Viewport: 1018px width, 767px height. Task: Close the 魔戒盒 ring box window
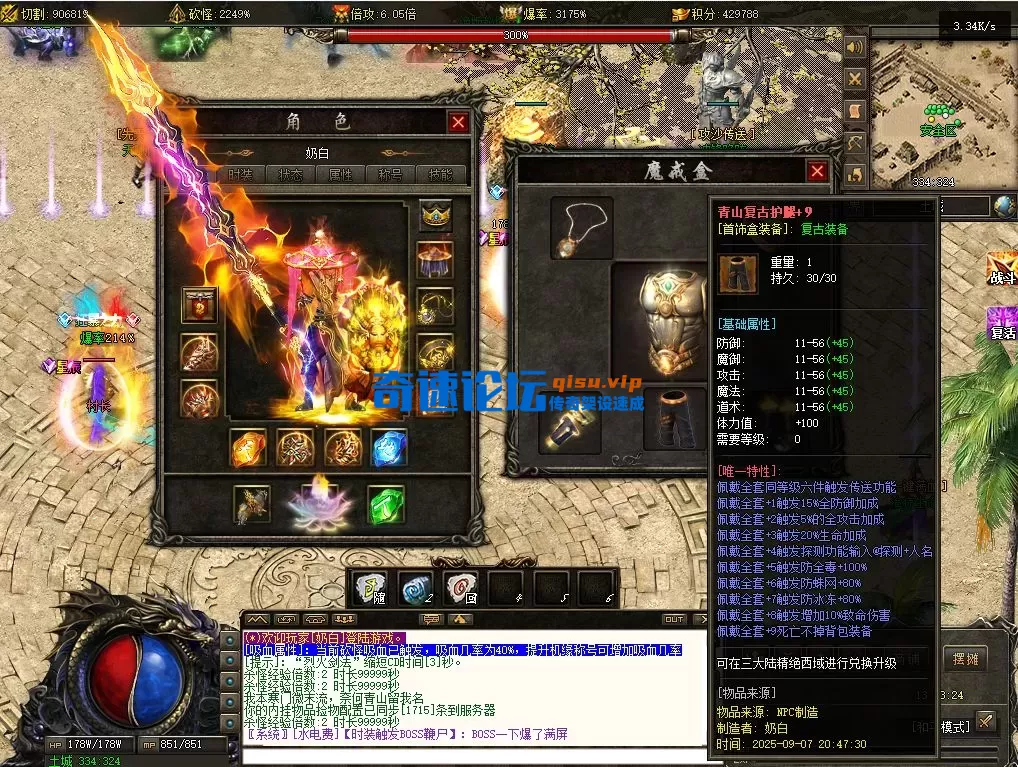point(817,171)
